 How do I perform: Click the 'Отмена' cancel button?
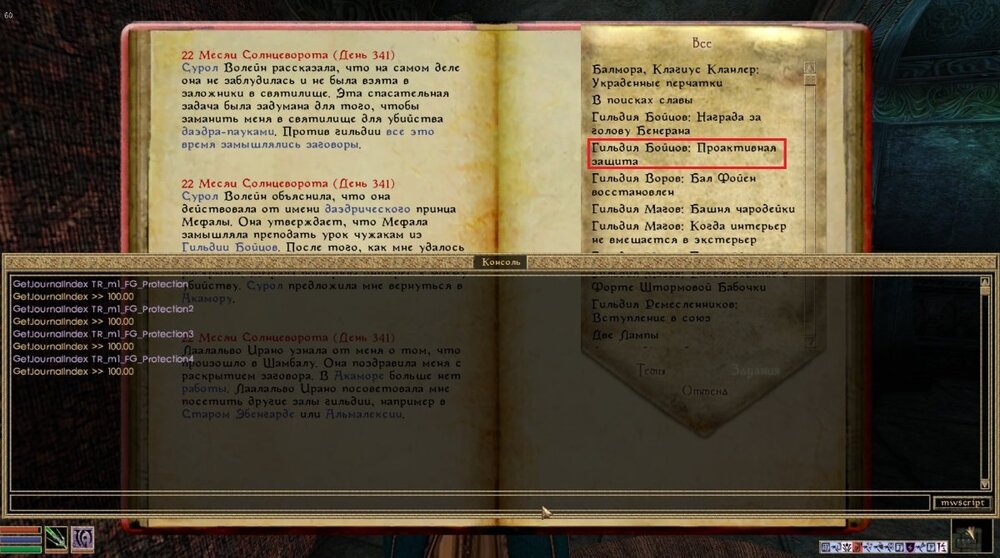[x=705, y=389]
